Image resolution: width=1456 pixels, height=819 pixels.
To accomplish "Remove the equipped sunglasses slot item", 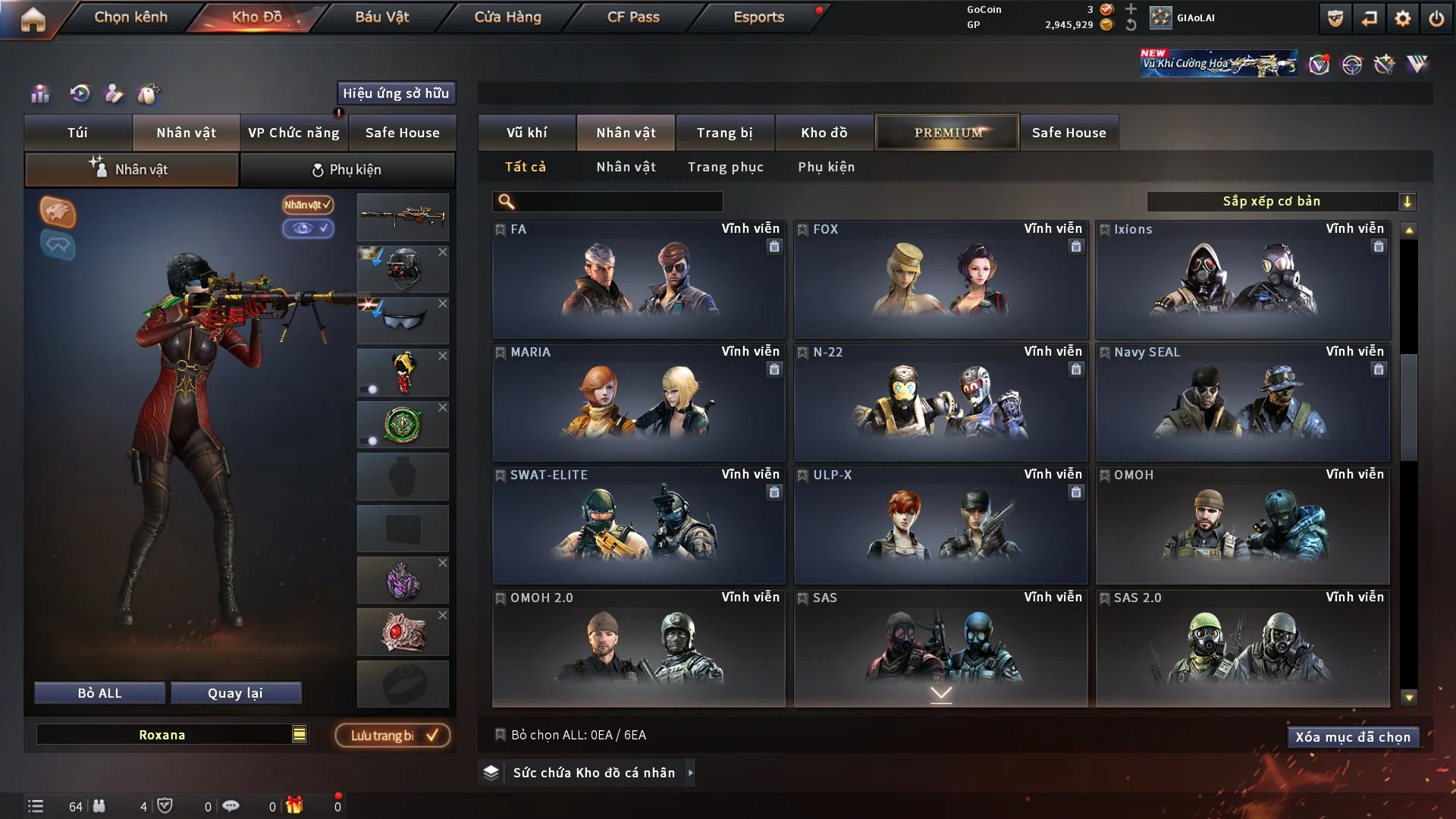I will click(x=443, y=303).
